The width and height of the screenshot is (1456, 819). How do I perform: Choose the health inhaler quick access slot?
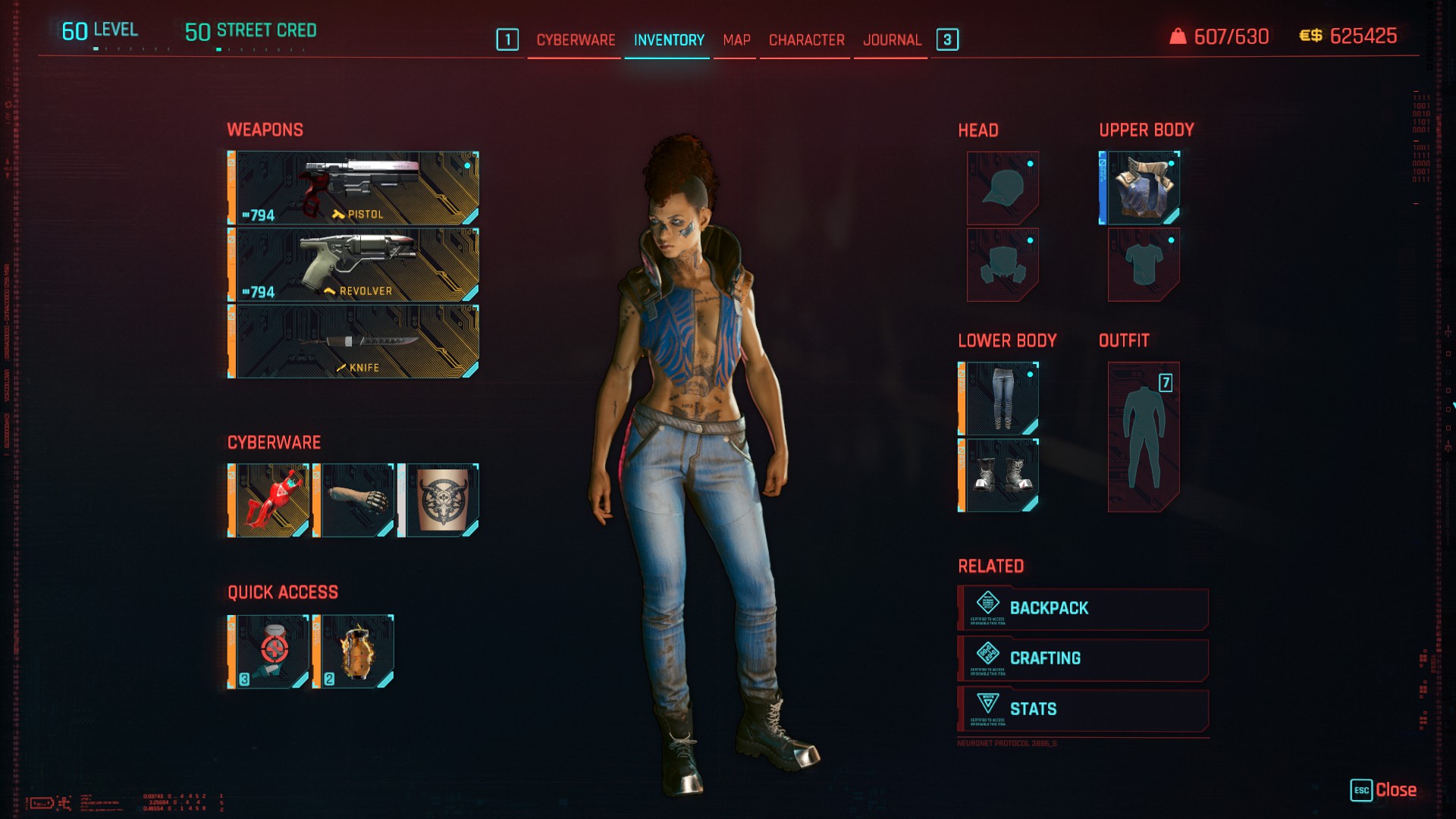269,652
